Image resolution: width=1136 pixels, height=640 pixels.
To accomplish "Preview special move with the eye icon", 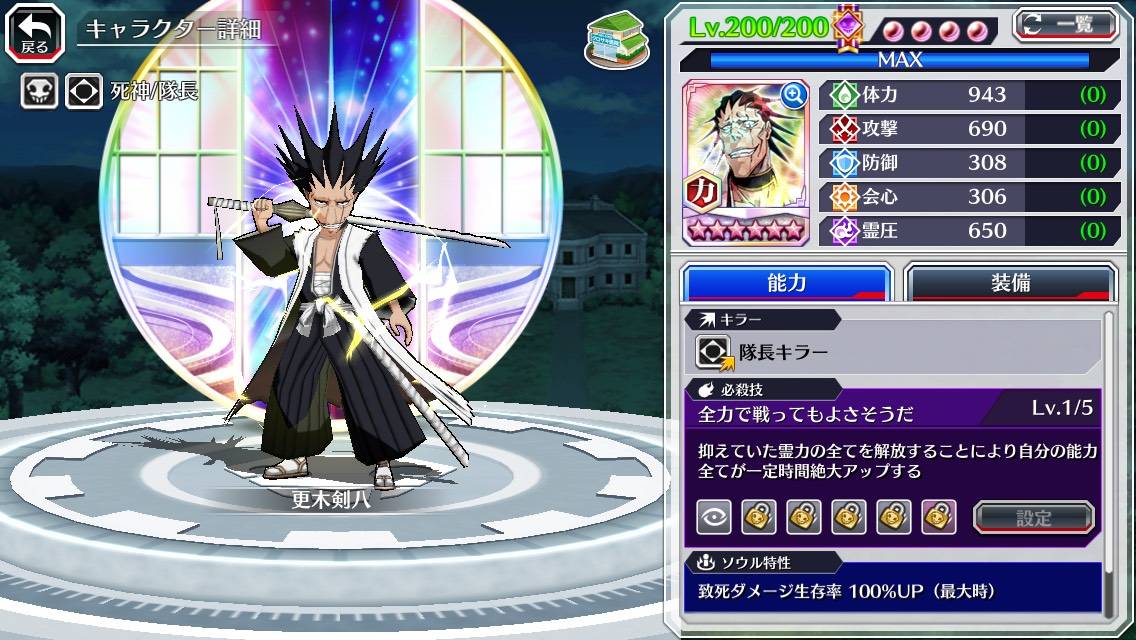I will (x=714, y=517).
